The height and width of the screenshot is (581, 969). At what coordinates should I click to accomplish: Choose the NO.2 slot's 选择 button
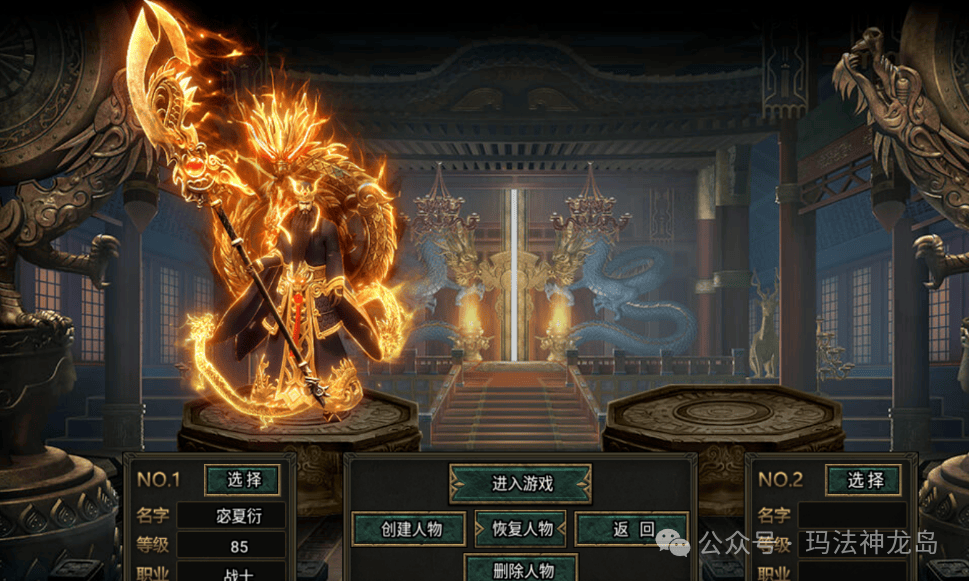point(863,480)
